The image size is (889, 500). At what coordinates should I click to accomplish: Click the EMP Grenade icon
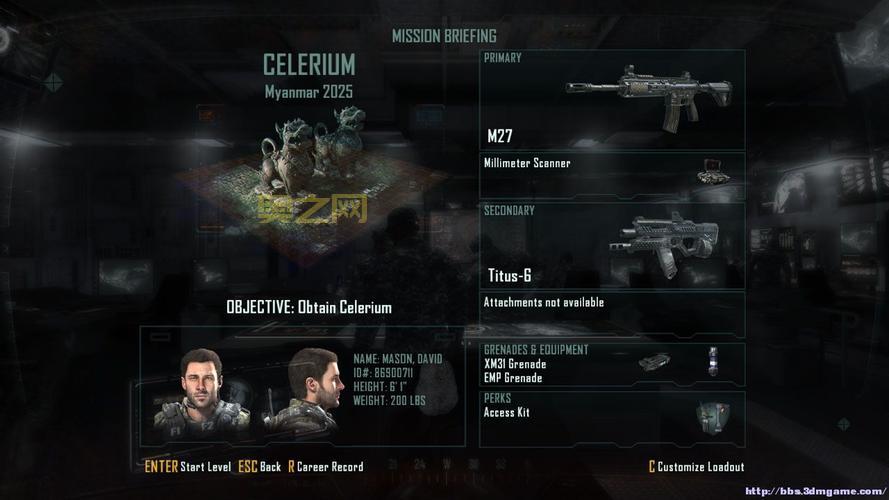pyautogui.click(x=713, y=361)
